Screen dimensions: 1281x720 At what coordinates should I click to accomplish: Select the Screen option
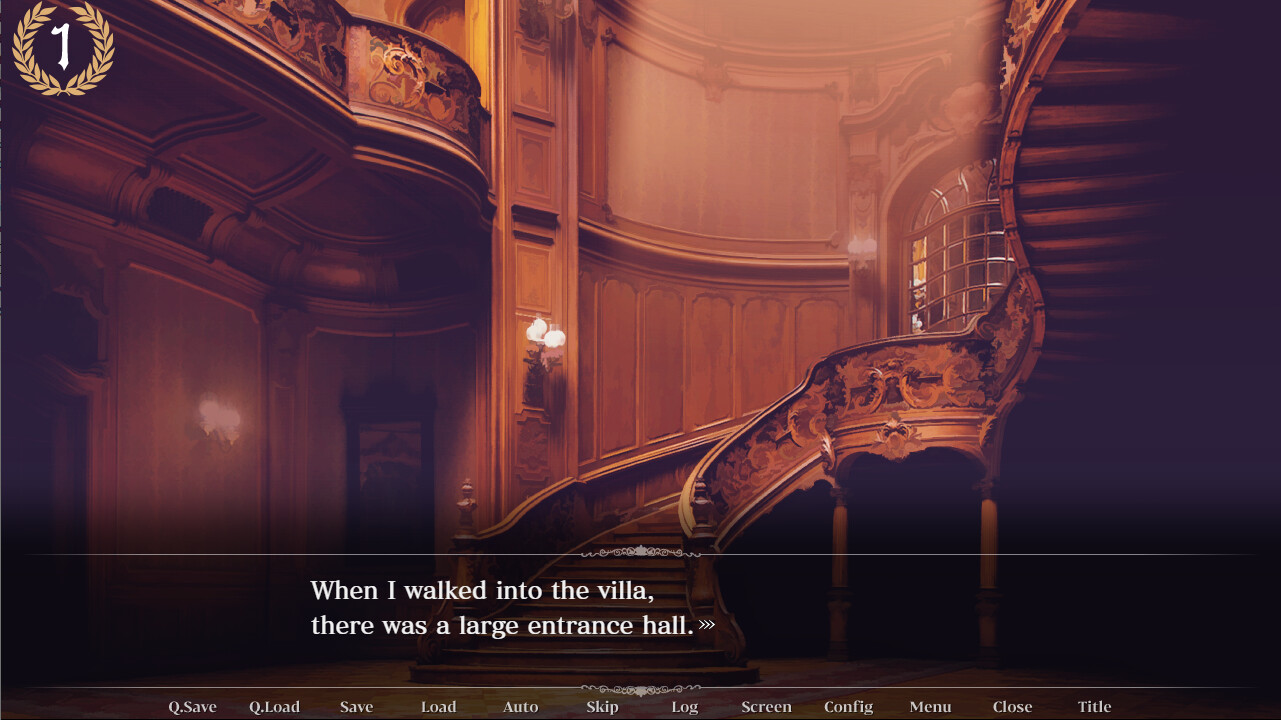point(766,707)
